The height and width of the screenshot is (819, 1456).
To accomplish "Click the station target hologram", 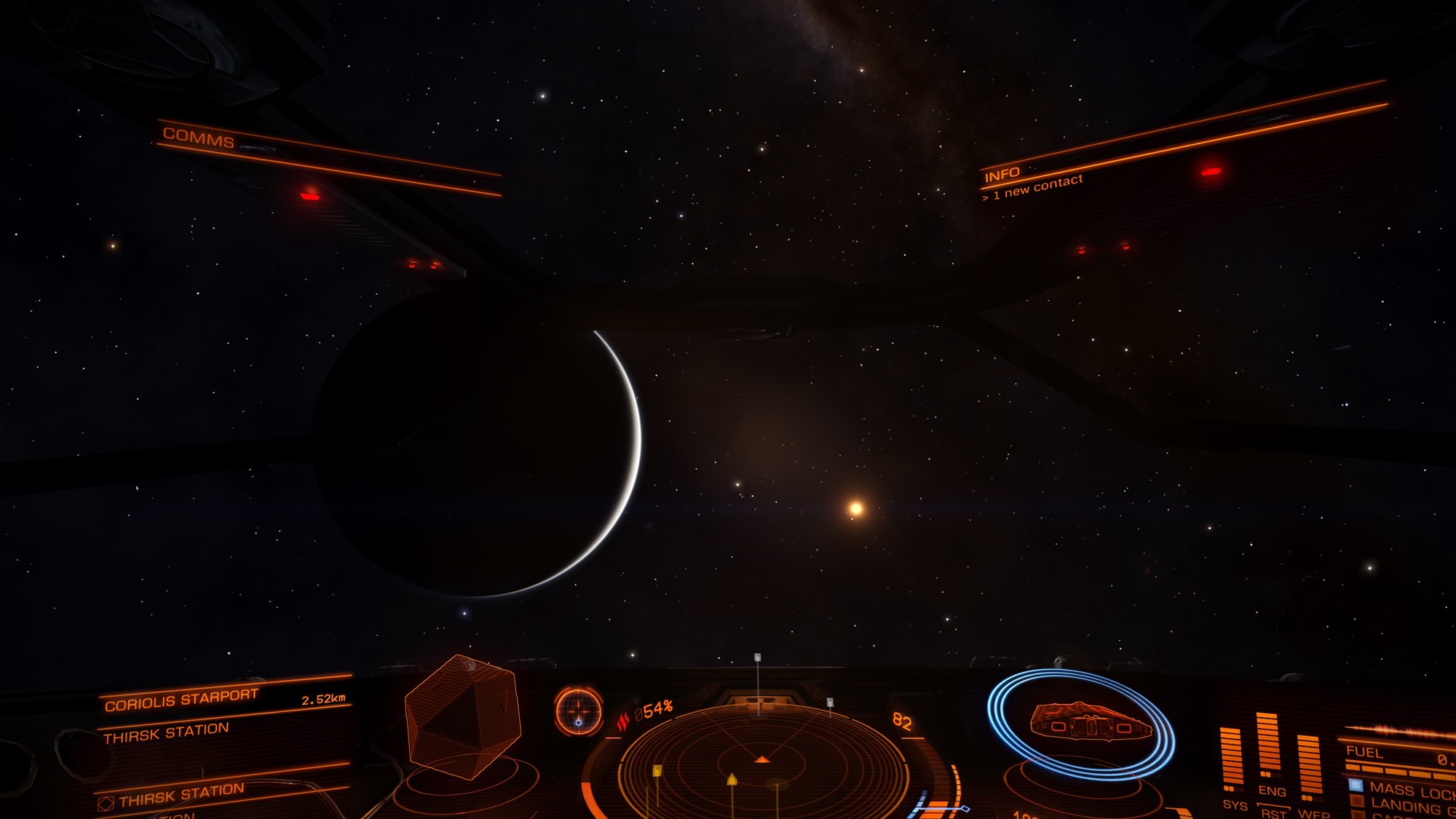I will [463, 716].
